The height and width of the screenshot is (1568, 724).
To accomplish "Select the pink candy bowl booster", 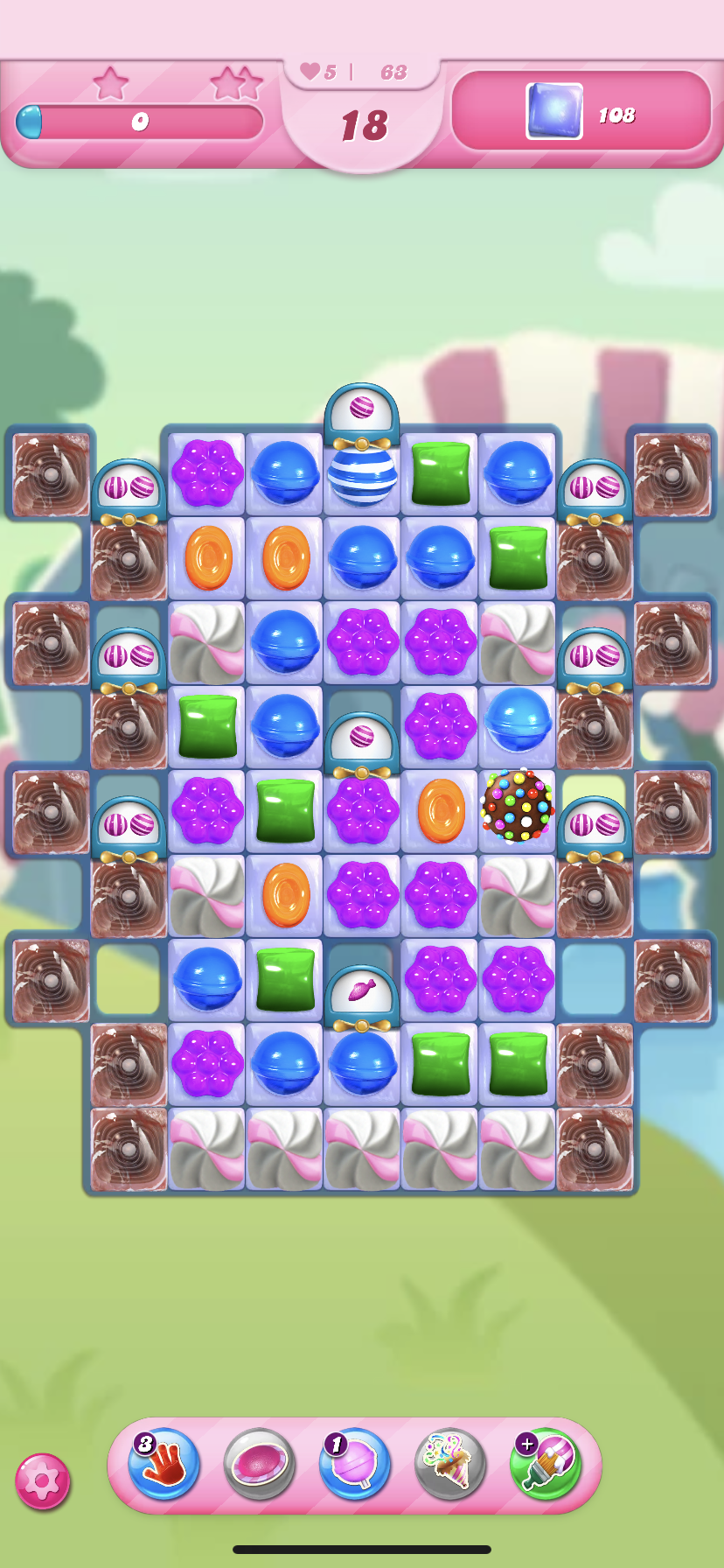I will click(x=260, y=1464).
